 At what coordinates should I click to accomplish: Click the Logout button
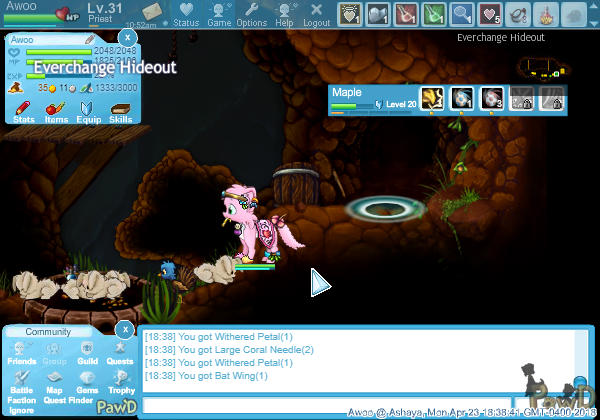coord(316,14)
